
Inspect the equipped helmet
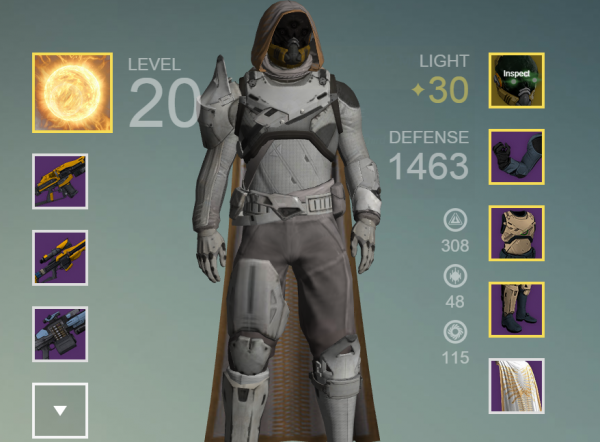[516, 80]
